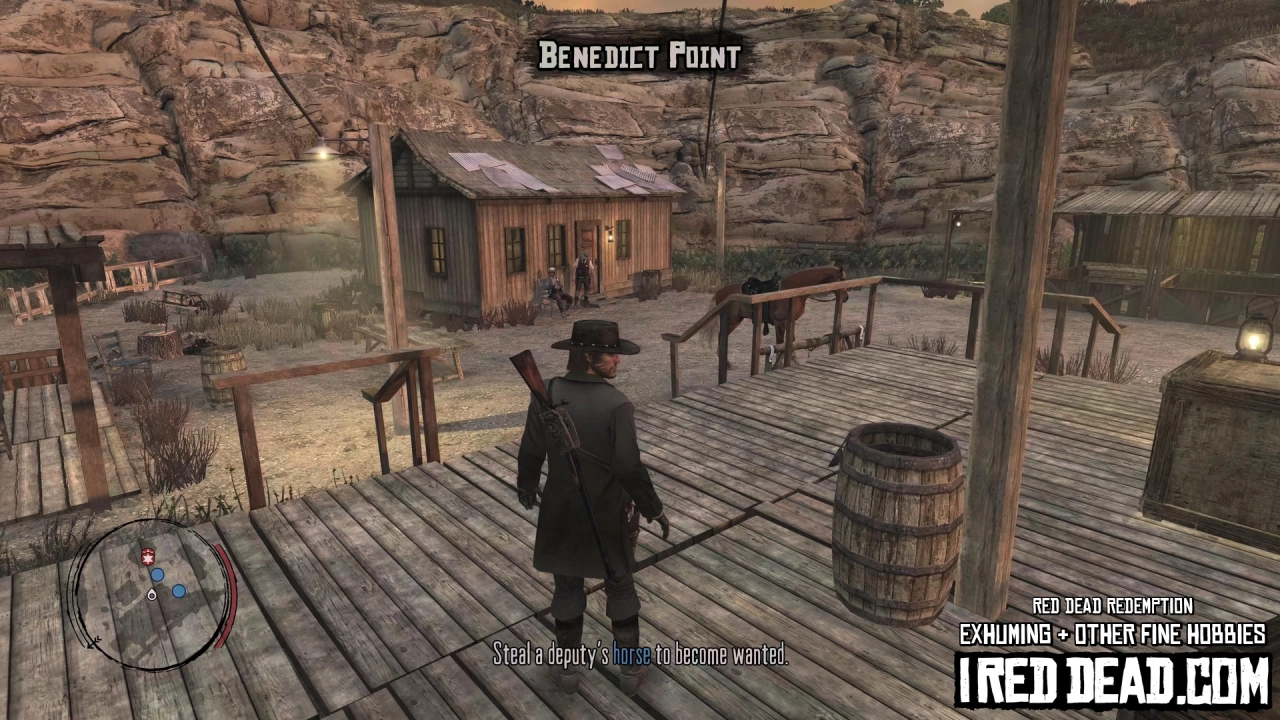Select the lower blue deputy dot on the minimap
Image resolution: width=1280 pixels, height=720 pixels.
[178, 591]
